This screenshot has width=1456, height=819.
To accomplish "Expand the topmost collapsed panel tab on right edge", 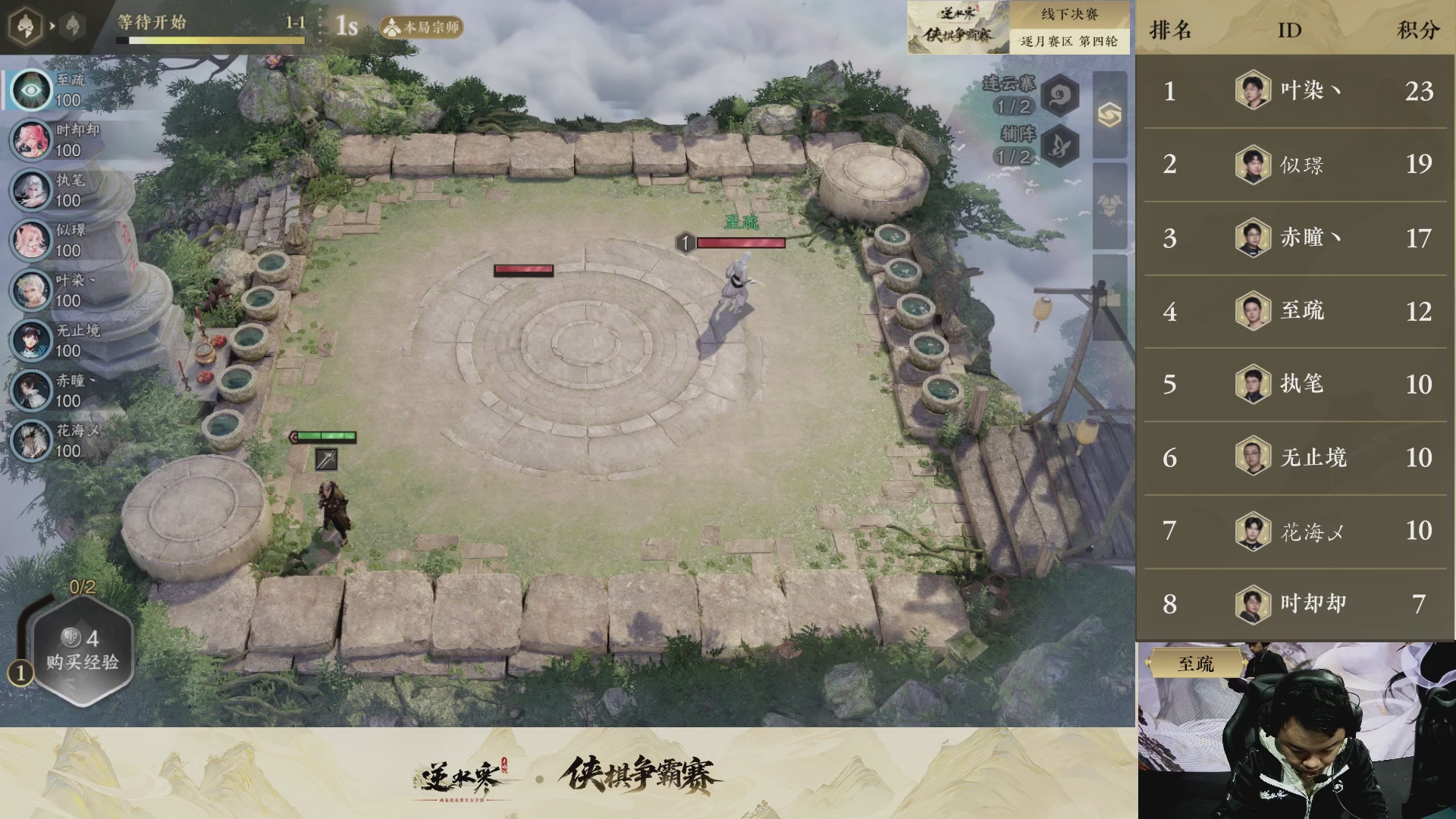I will 1109,115.
